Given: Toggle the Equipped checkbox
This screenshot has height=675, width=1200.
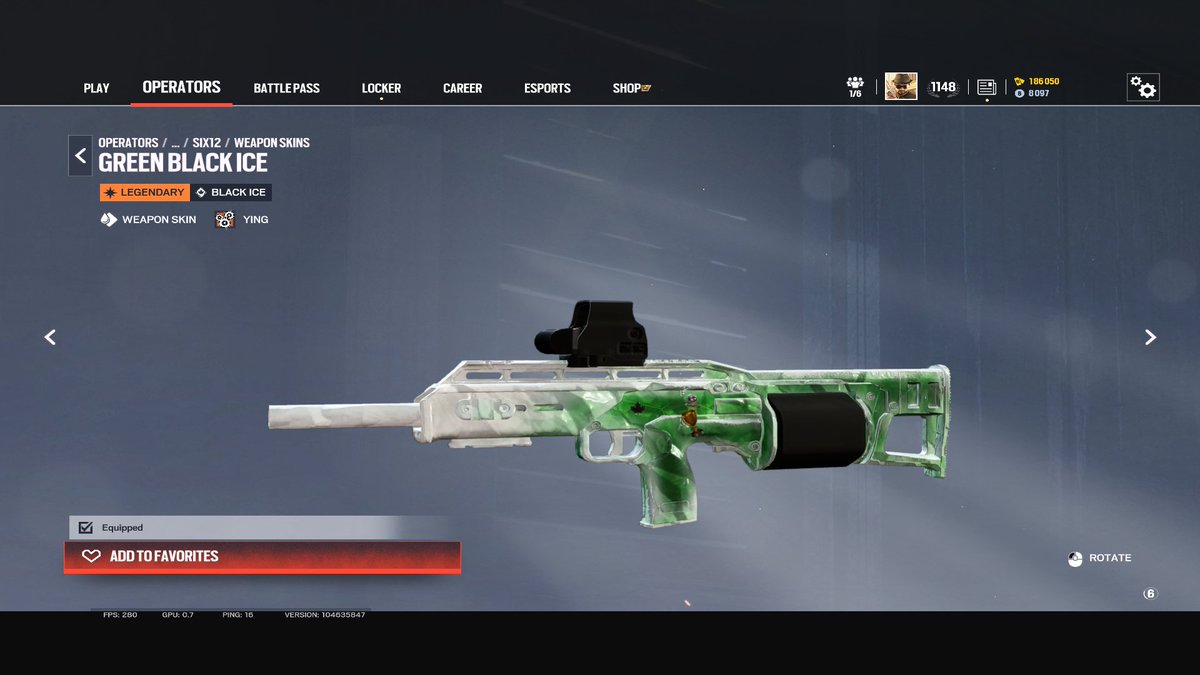Looking at the screenshot, I should [85, 527].
